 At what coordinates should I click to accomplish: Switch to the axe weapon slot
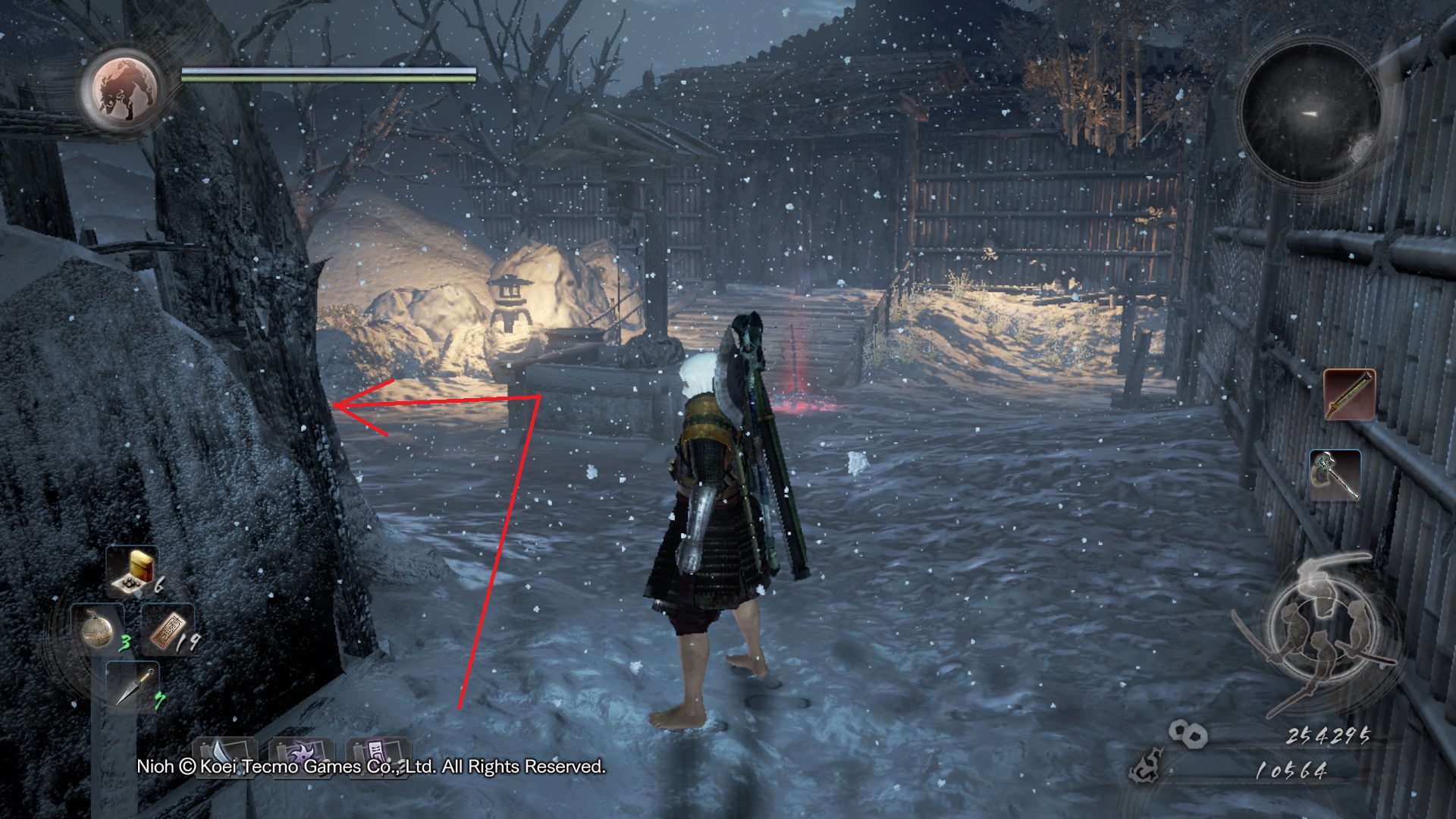(x=1334, y=475)
